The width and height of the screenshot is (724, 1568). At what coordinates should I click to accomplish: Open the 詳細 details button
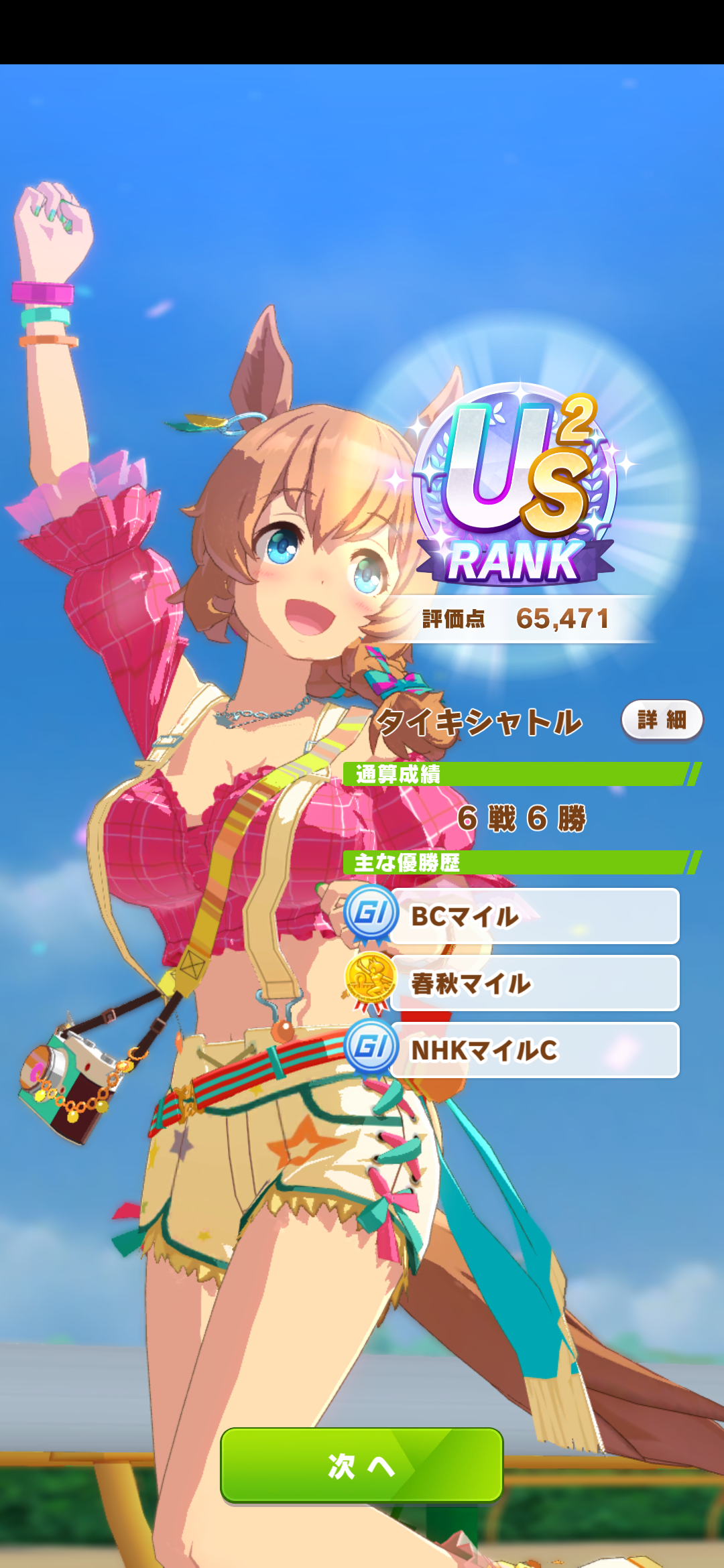tap(662, 720)
